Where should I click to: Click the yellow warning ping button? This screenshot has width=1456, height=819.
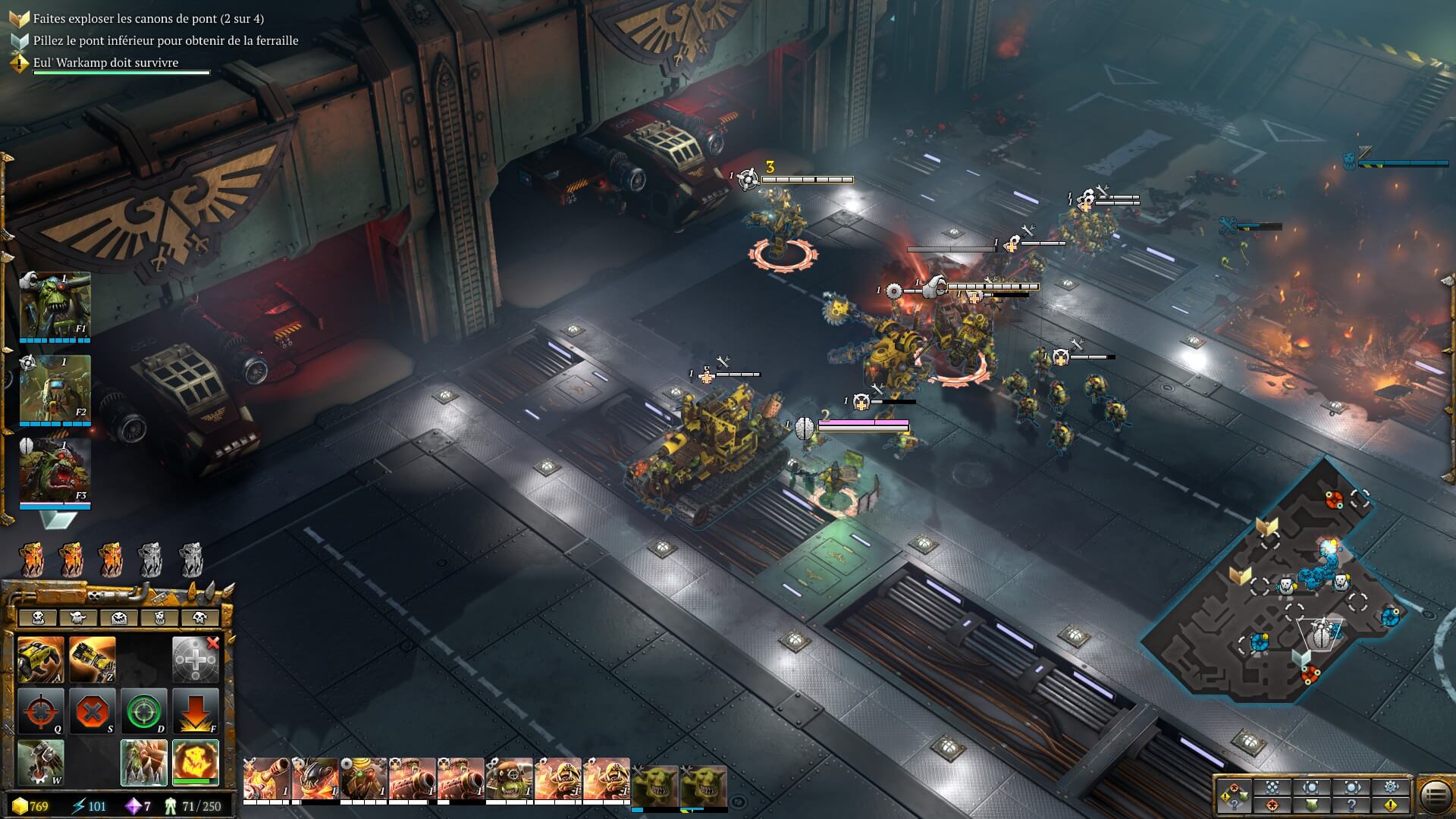click(x=1391, y=805)
